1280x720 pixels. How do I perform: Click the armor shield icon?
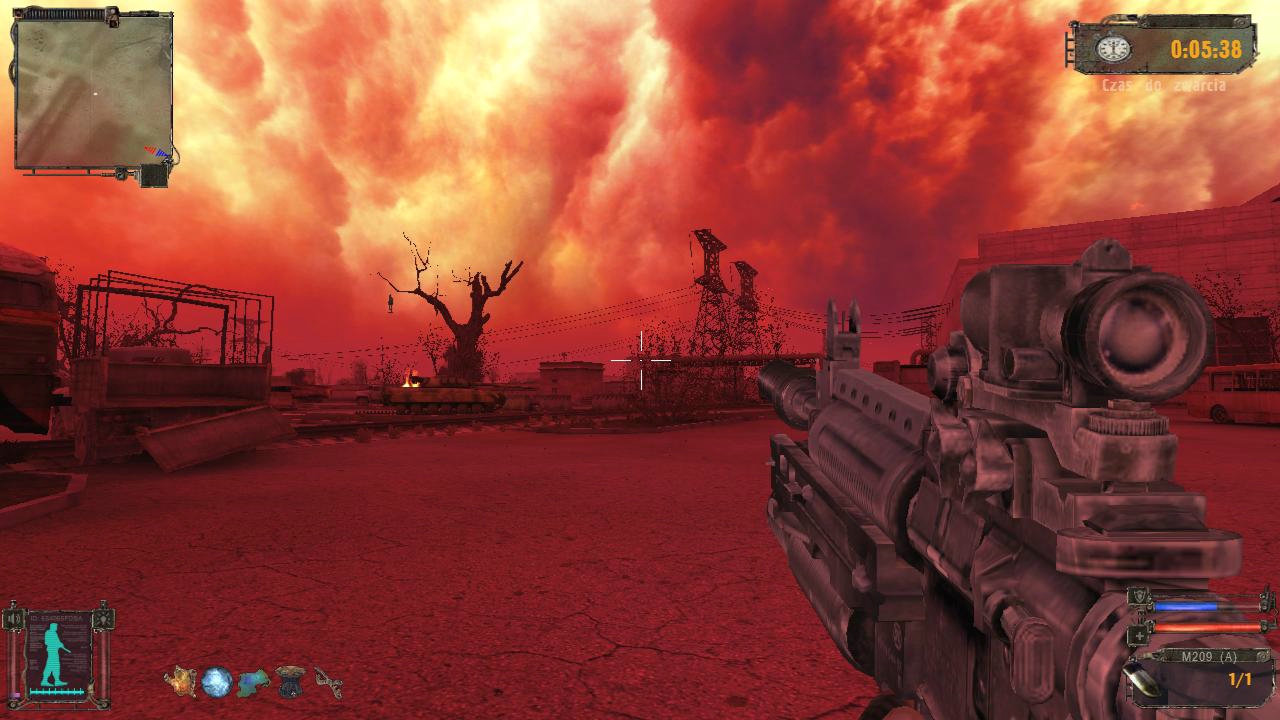pyautogui.click(x=1137, y=599)
